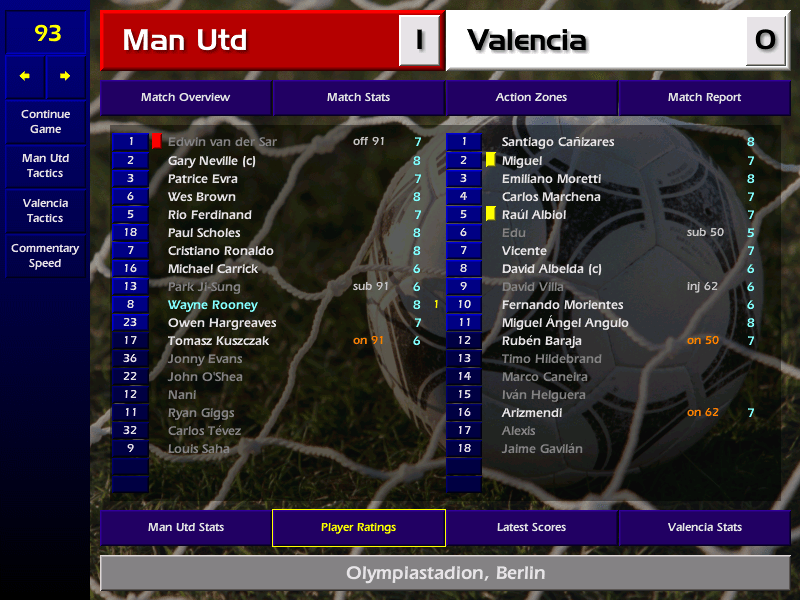This screenshot has height=600, width=800.
Task: Choose Santiago Cañizares from Valencia's list
Action: (x=558, y=142)
